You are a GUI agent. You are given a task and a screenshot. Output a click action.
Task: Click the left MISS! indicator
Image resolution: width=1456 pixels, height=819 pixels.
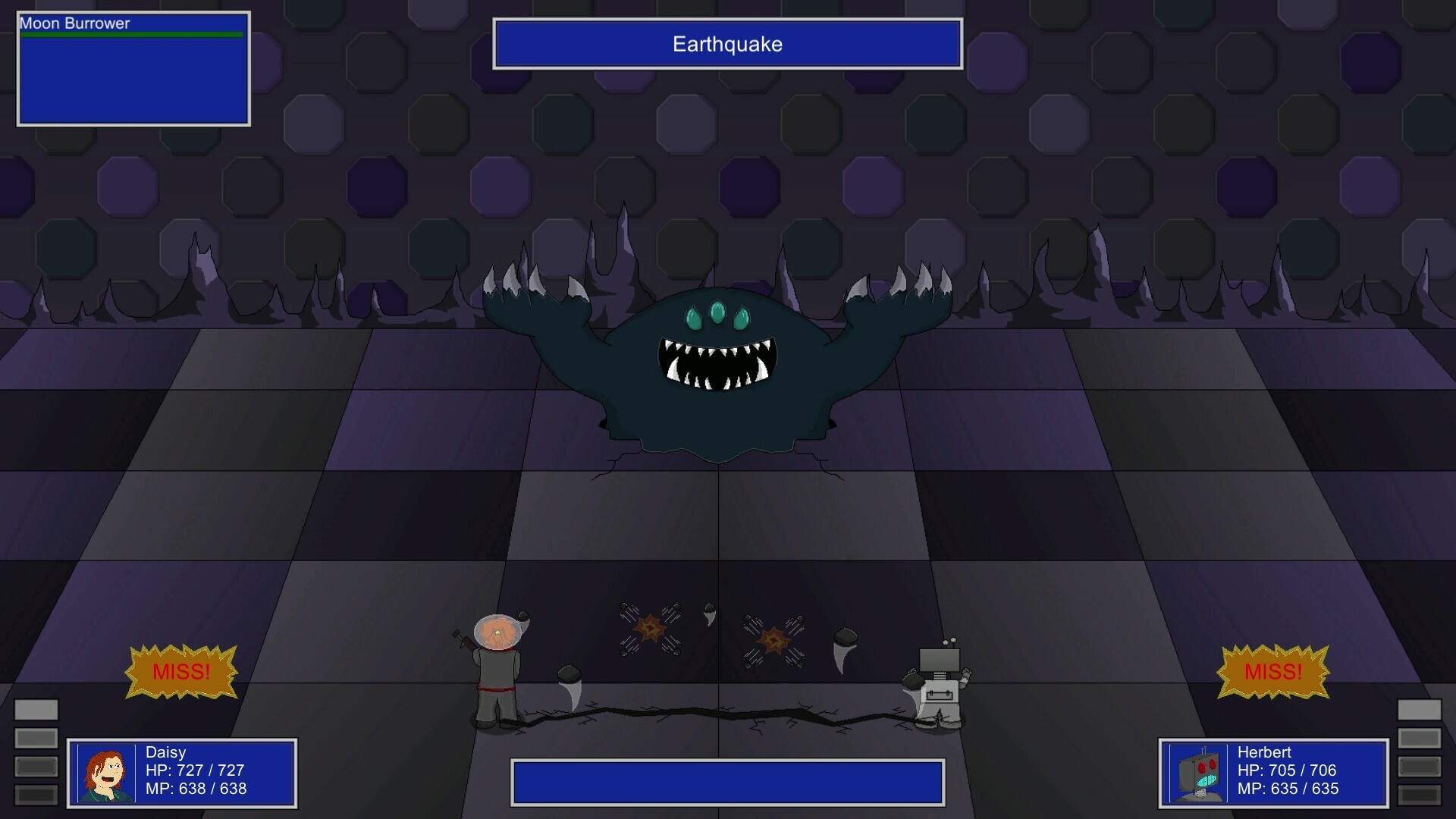pos(182,671)
